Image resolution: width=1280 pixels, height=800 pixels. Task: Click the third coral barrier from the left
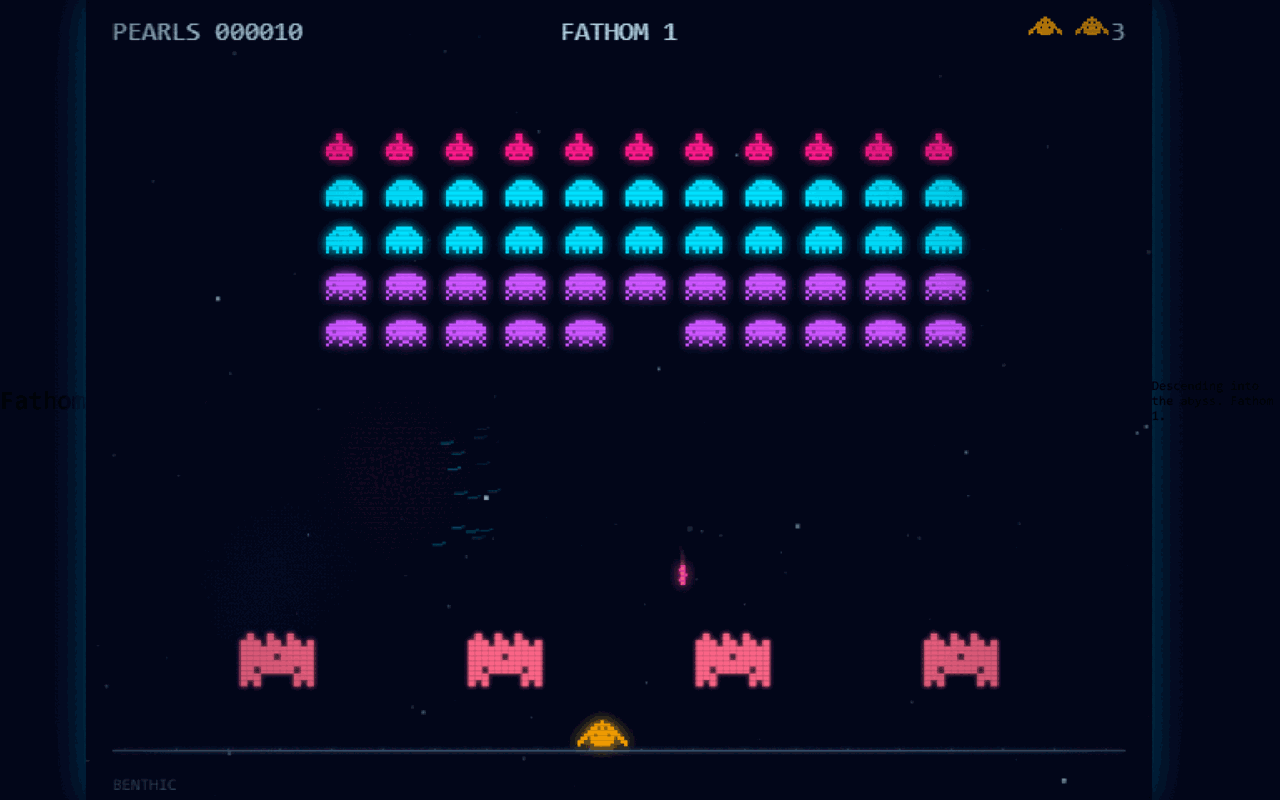(x=732, y=660)
